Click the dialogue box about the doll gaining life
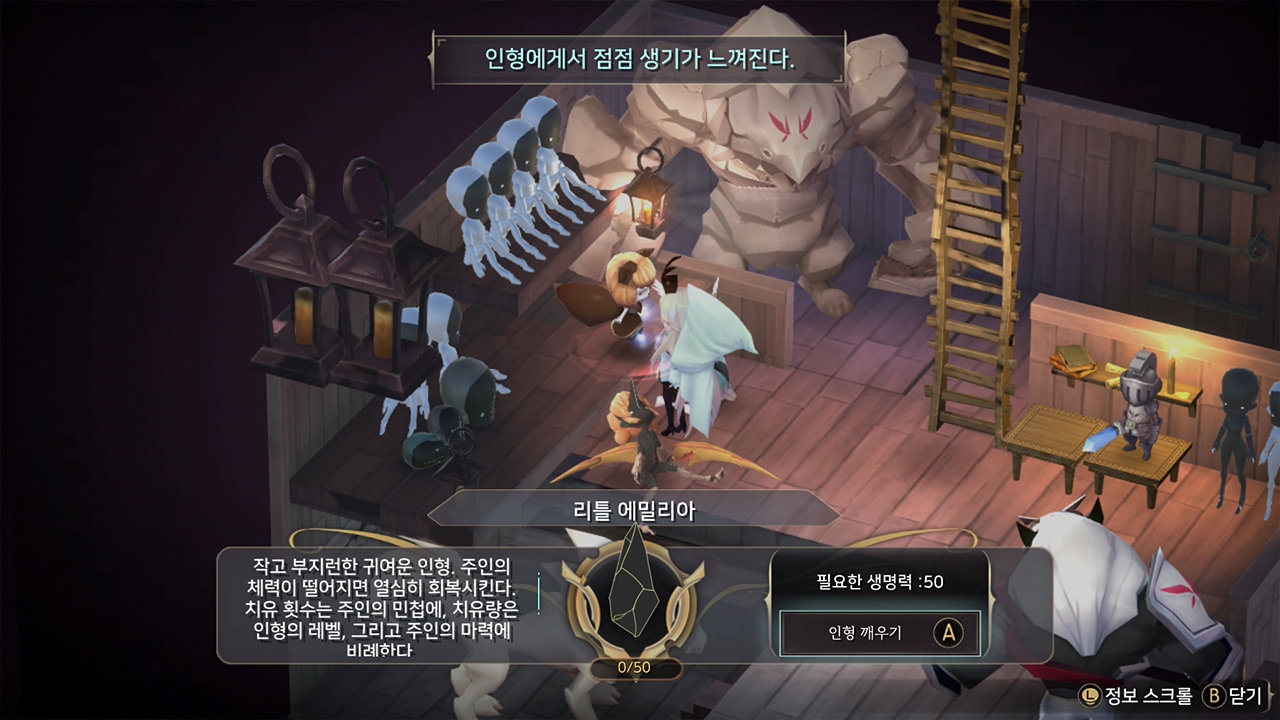Screen dimensions: 1280x720 coord(639,55)
